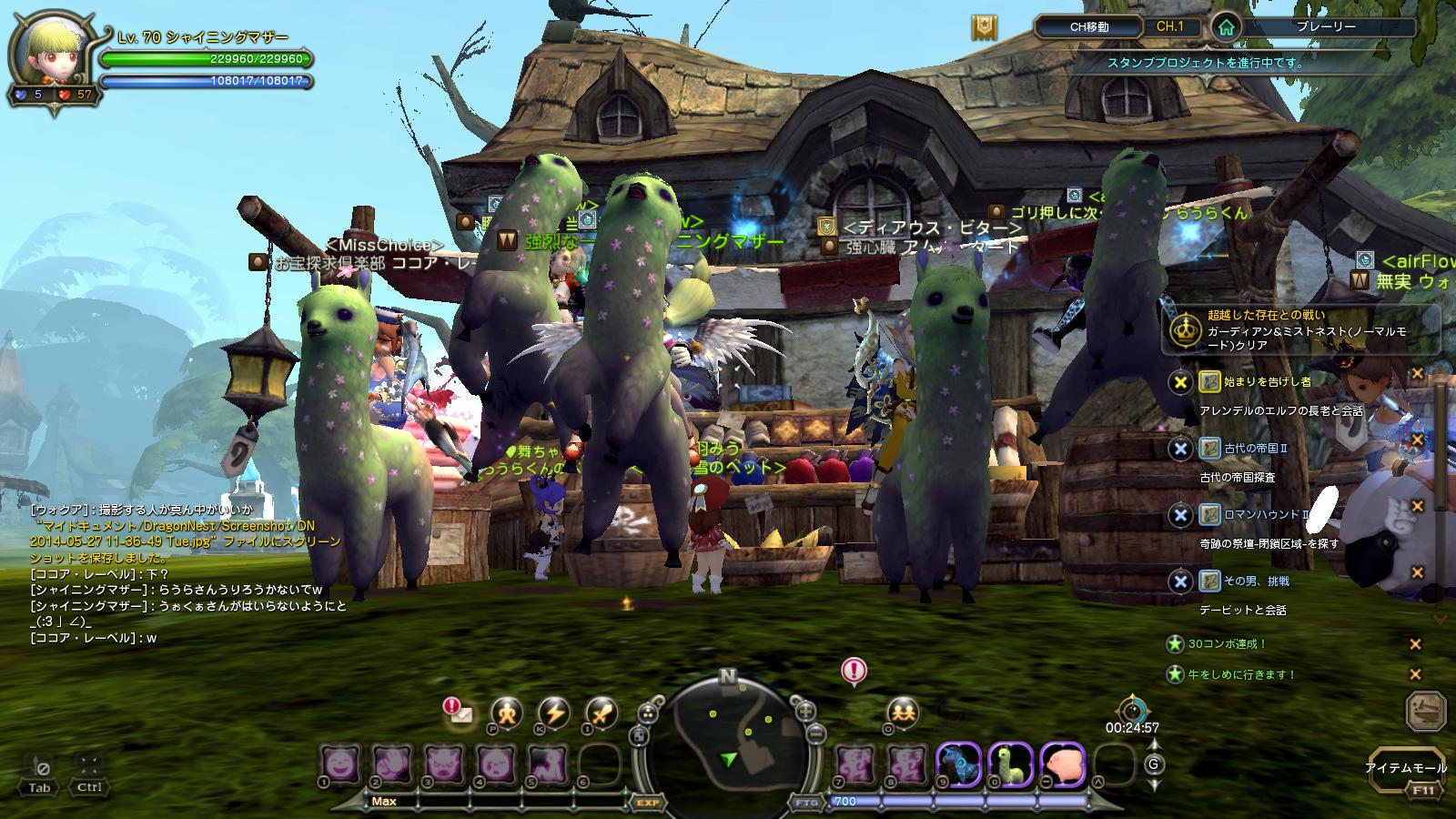Open the sword inventory menu icon
Screen dimensions: 1456x819
coord(601,713)
